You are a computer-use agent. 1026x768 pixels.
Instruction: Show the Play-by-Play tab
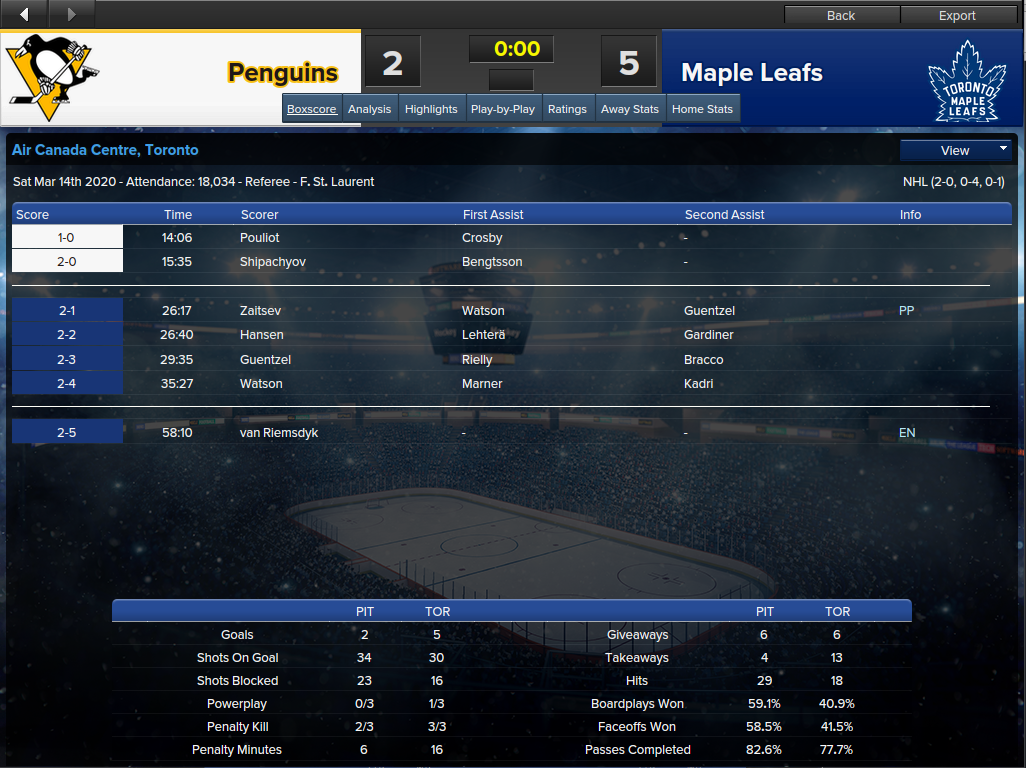click(x=502, y=109)
